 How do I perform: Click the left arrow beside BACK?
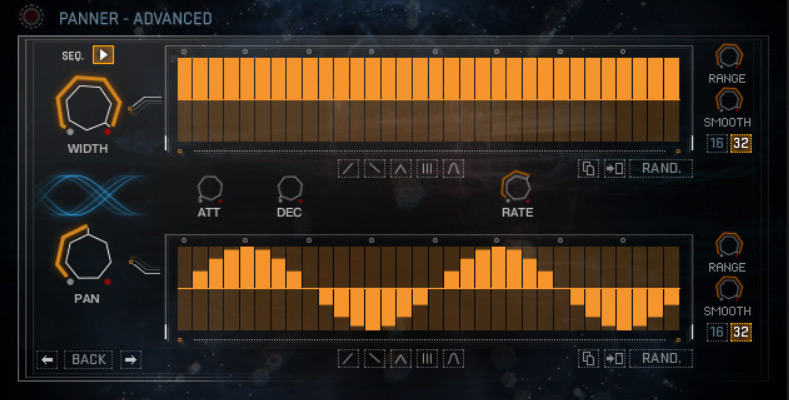(x=47, y=359)
